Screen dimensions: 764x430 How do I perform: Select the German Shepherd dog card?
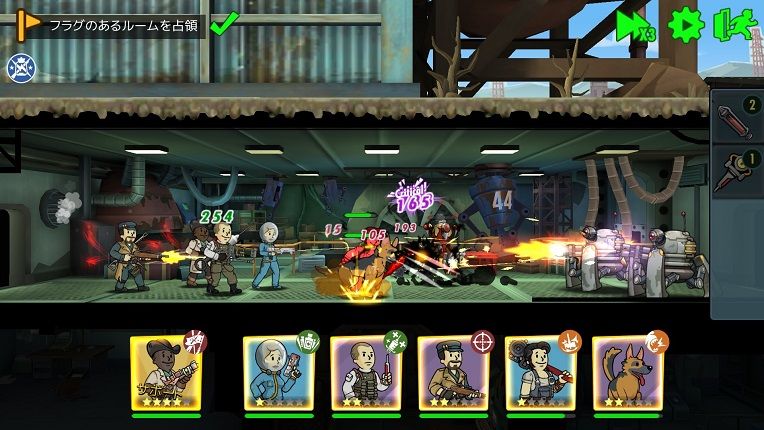tap(627, 372)
